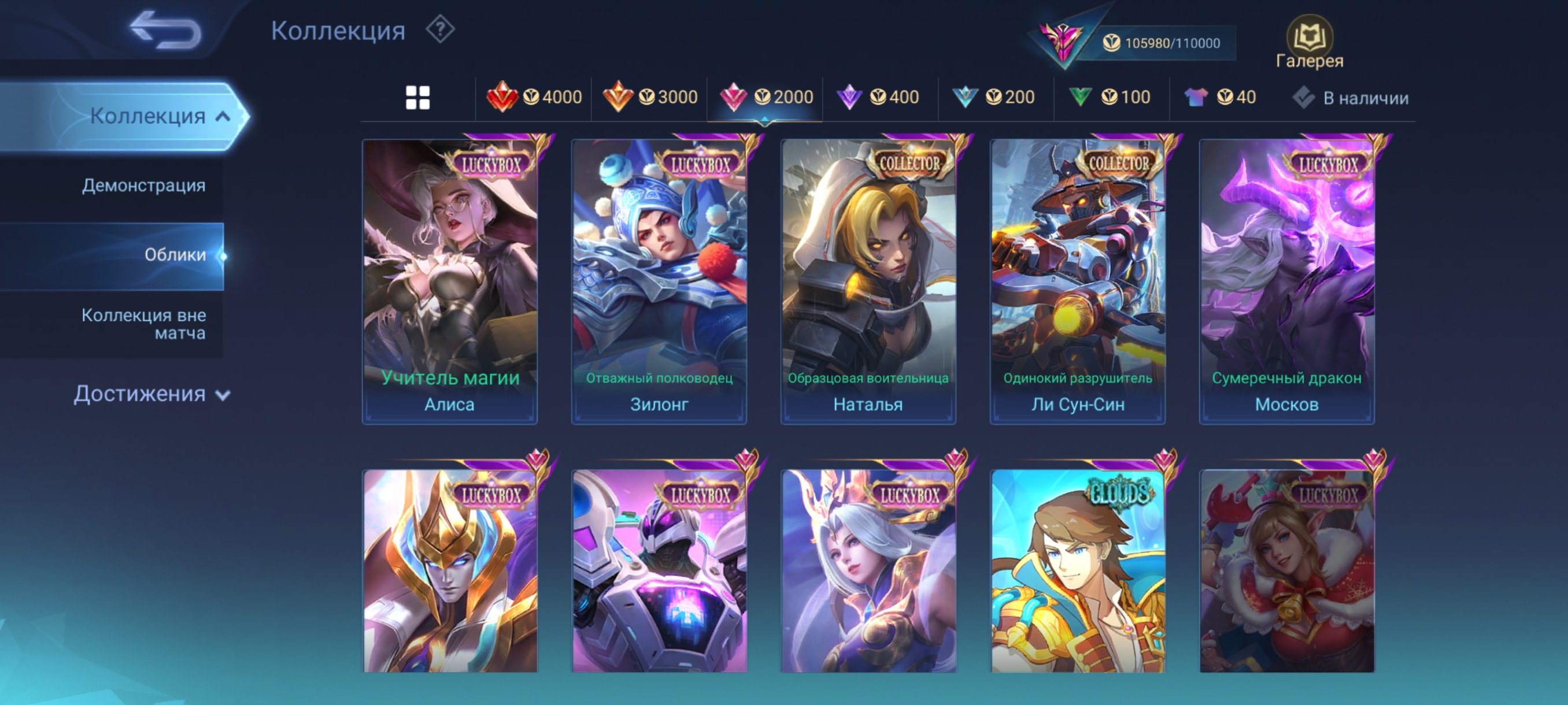This screenshot has height=705, width=1568.
Task: Switch to the Облики tab
Action: coord(175,255)
